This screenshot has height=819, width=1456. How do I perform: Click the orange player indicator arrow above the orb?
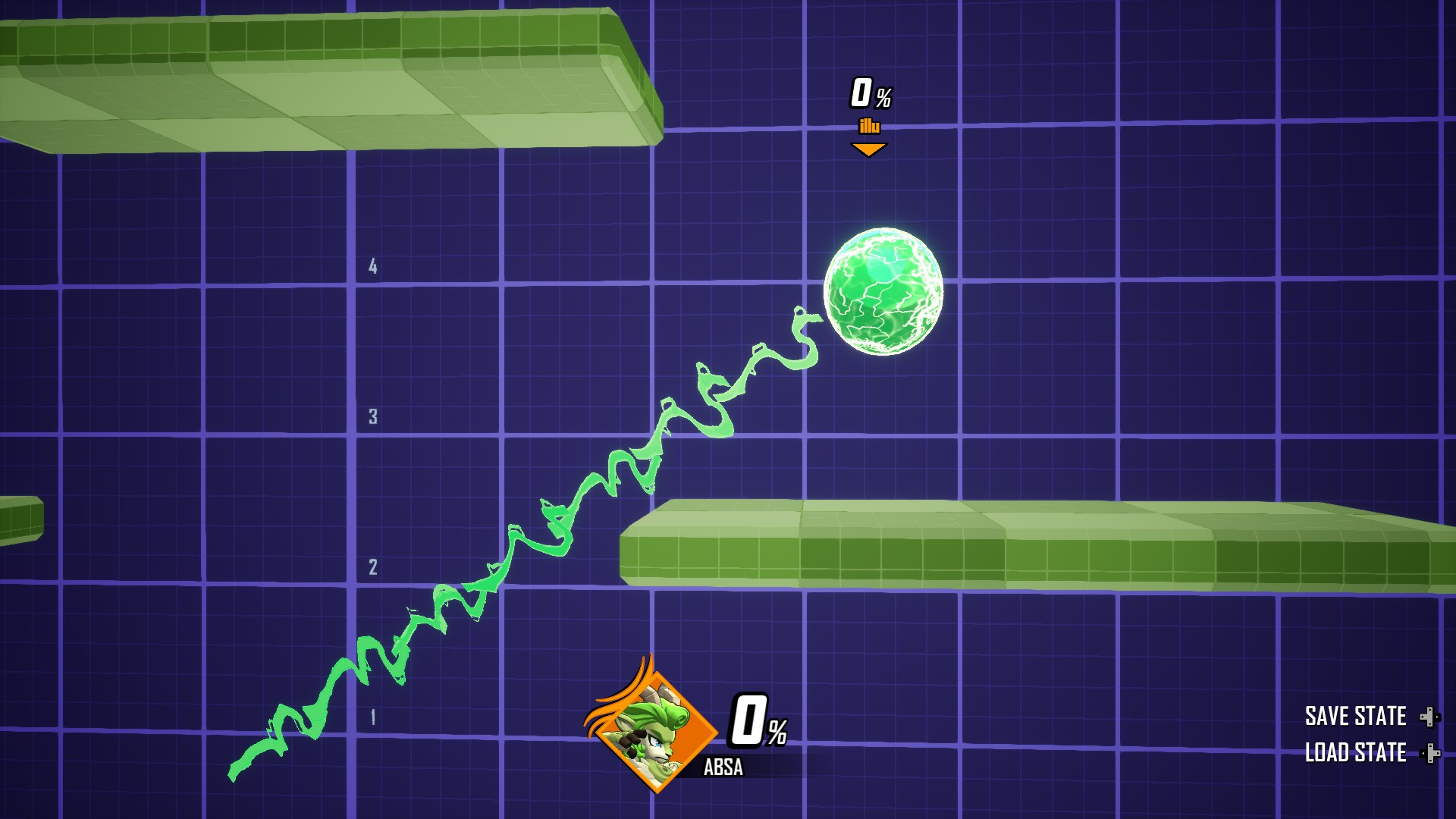coord(870,150)
